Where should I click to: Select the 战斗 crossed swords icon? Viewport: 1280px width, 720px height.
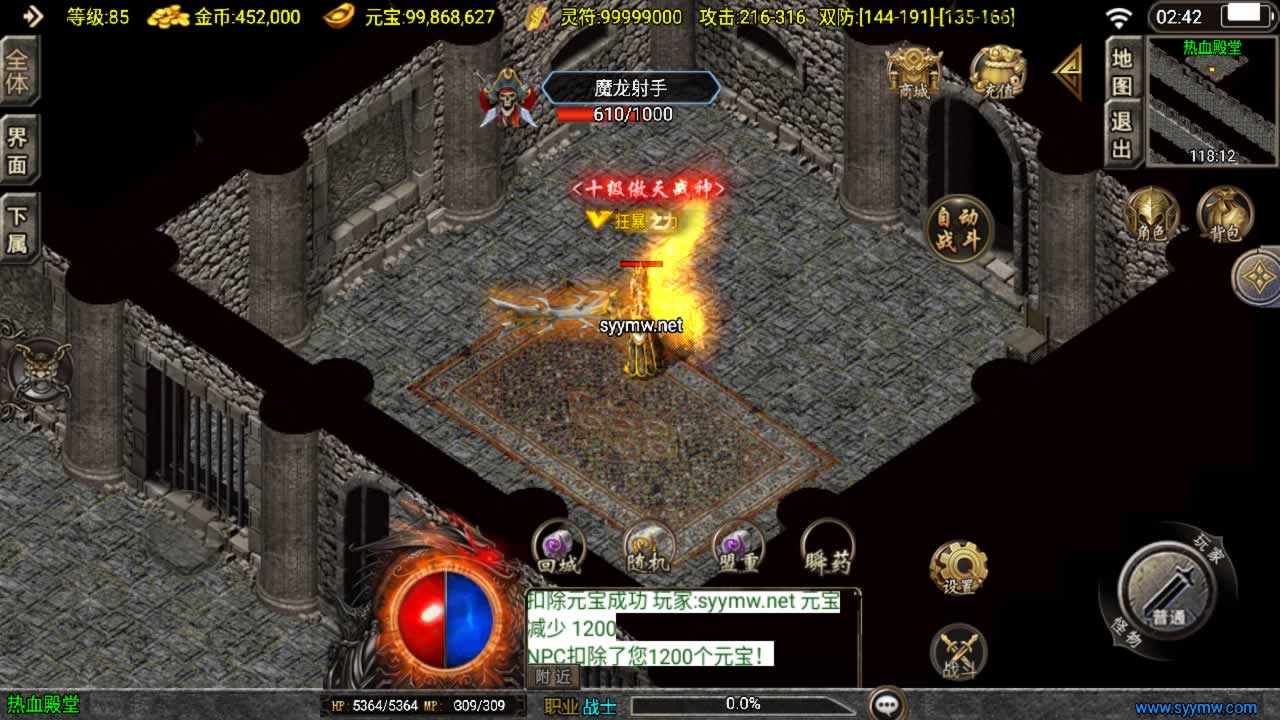click(x=958, y=652)
